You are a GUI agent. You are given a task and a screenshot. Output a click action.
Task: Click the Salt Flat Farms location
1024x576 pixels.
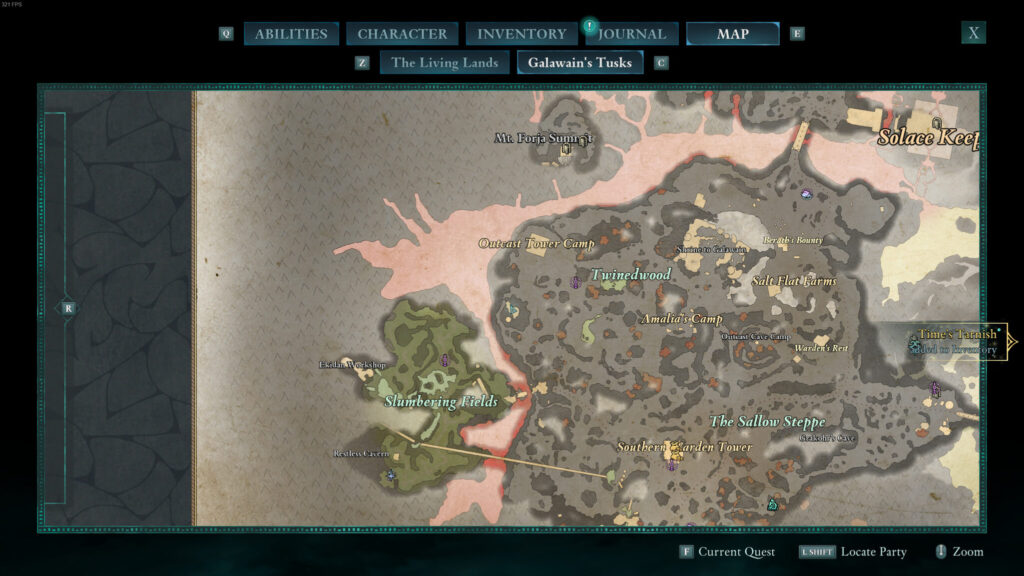point(793,281)
